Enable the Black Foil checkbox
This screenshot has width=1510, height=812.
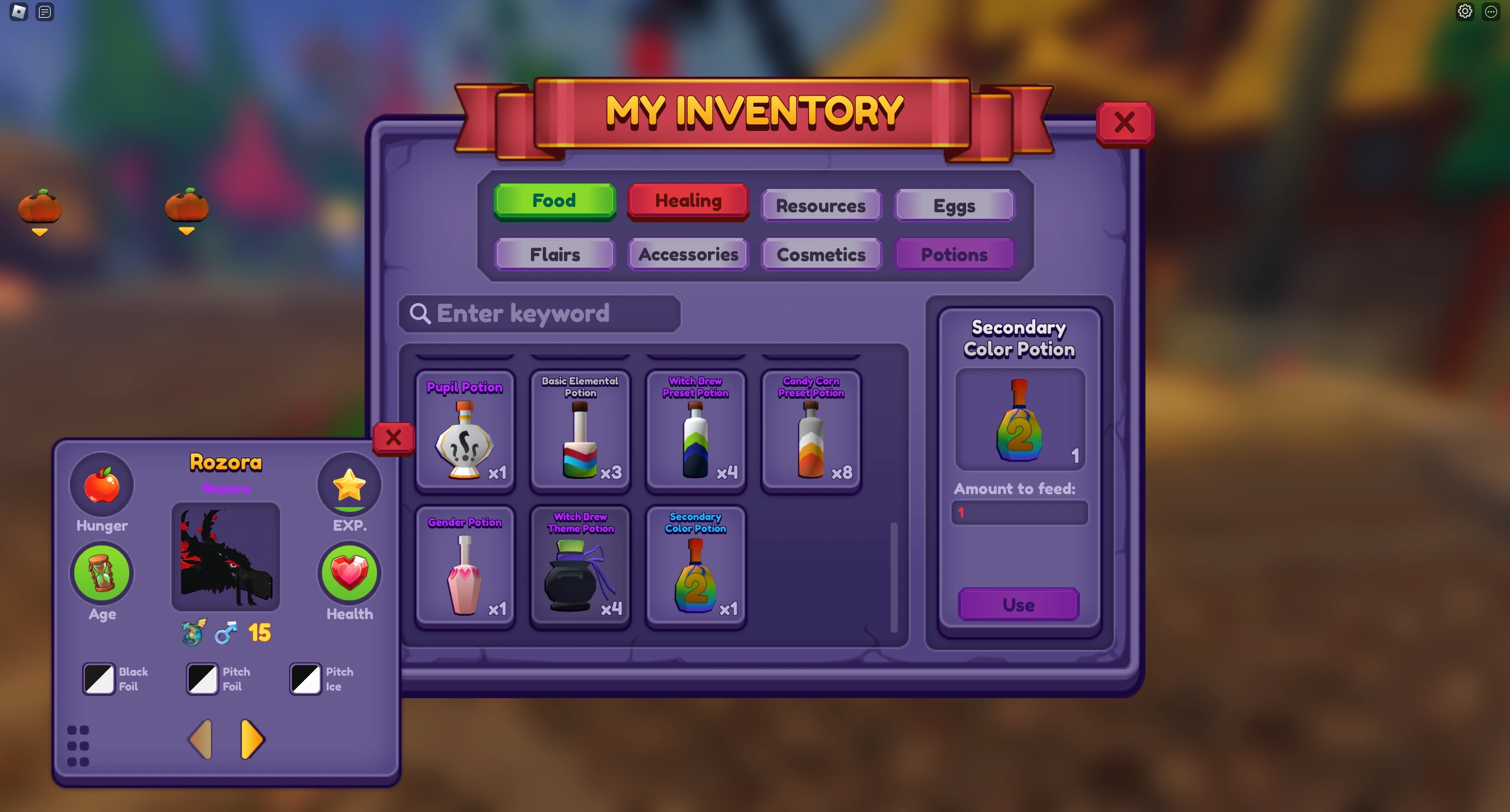(x=98, y=679)
